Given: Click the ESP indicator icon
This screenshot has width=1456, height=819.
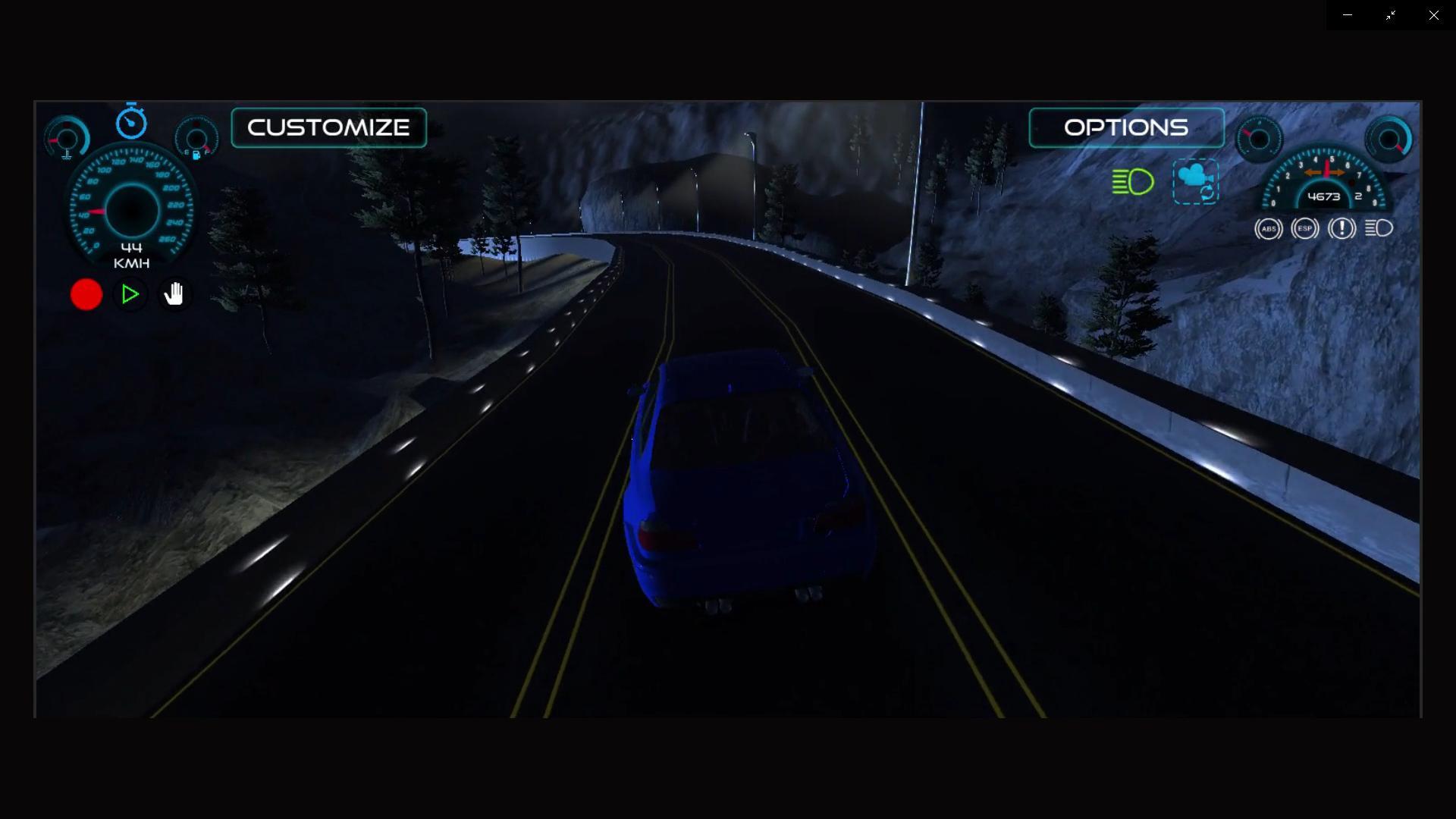Looking at the screenshot, I should point(1304,228).
